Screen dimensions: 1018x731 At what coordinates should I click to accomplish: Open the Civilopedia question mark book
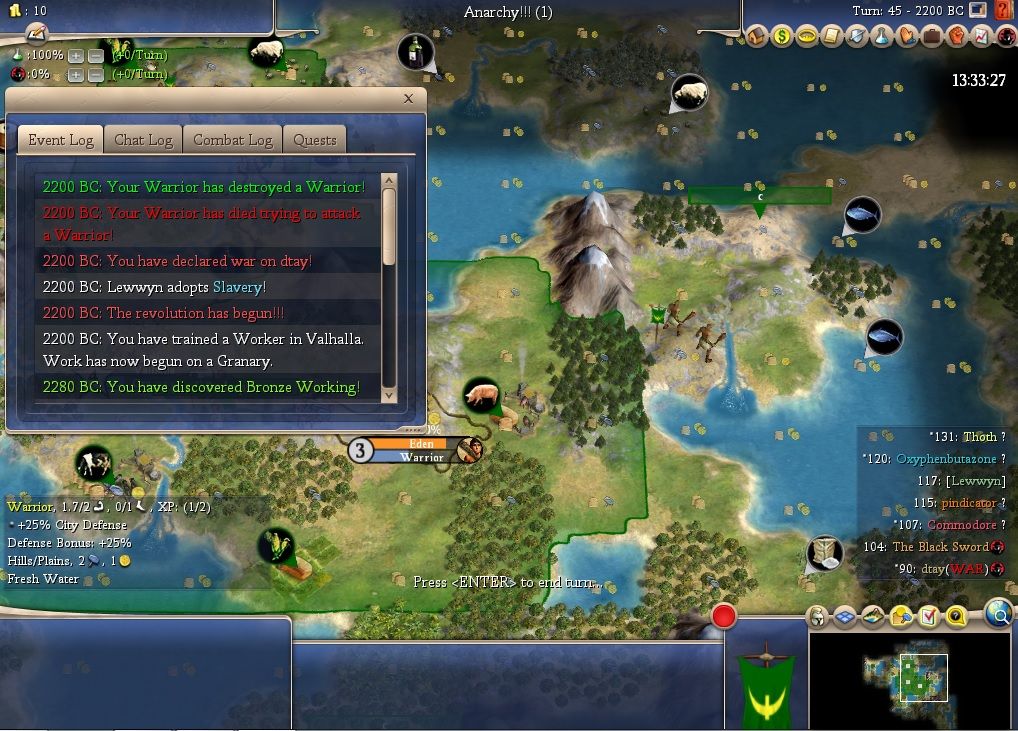click(1004, 12)
